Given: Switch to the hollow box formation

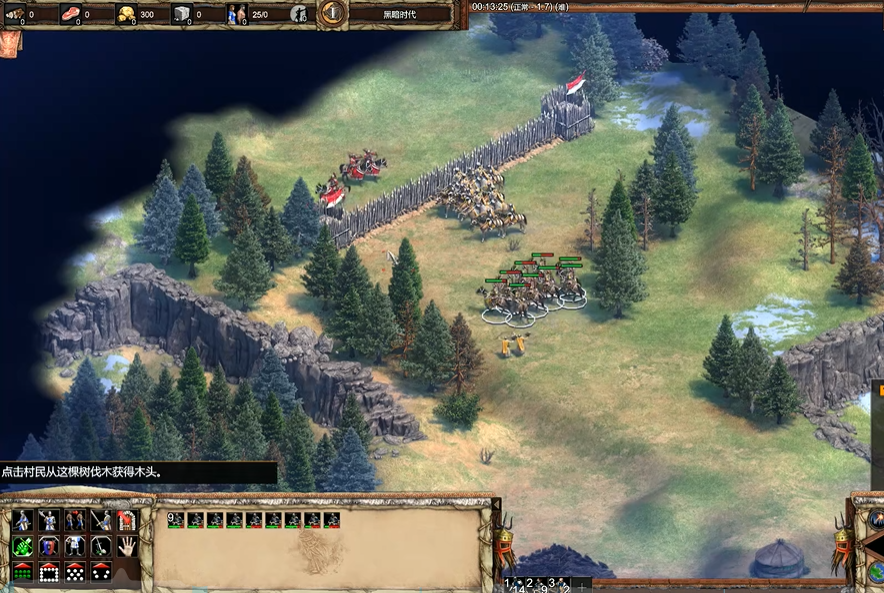Looking at the screenshot, I should click(x=49, y=572).
